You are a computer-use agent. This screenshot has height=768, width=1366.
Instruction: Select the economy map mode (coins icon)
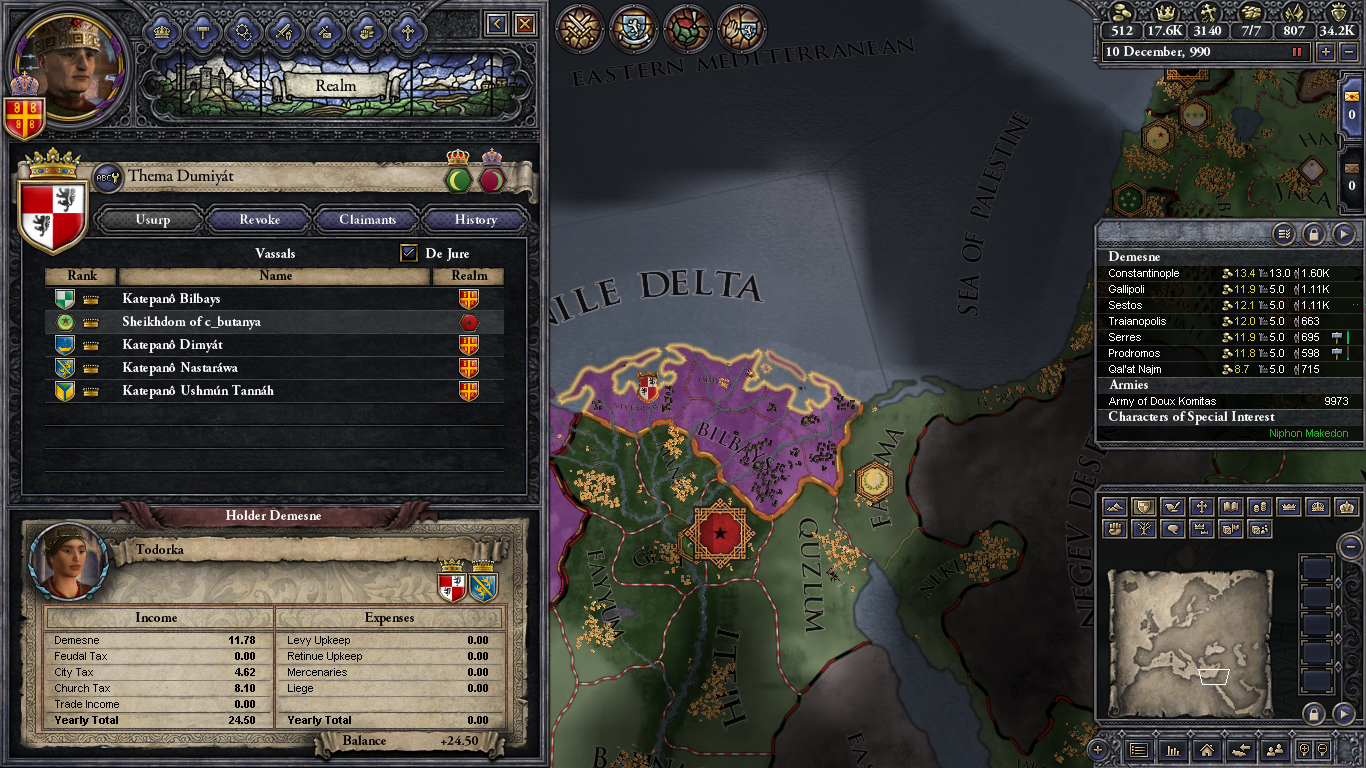point(1259,507)
